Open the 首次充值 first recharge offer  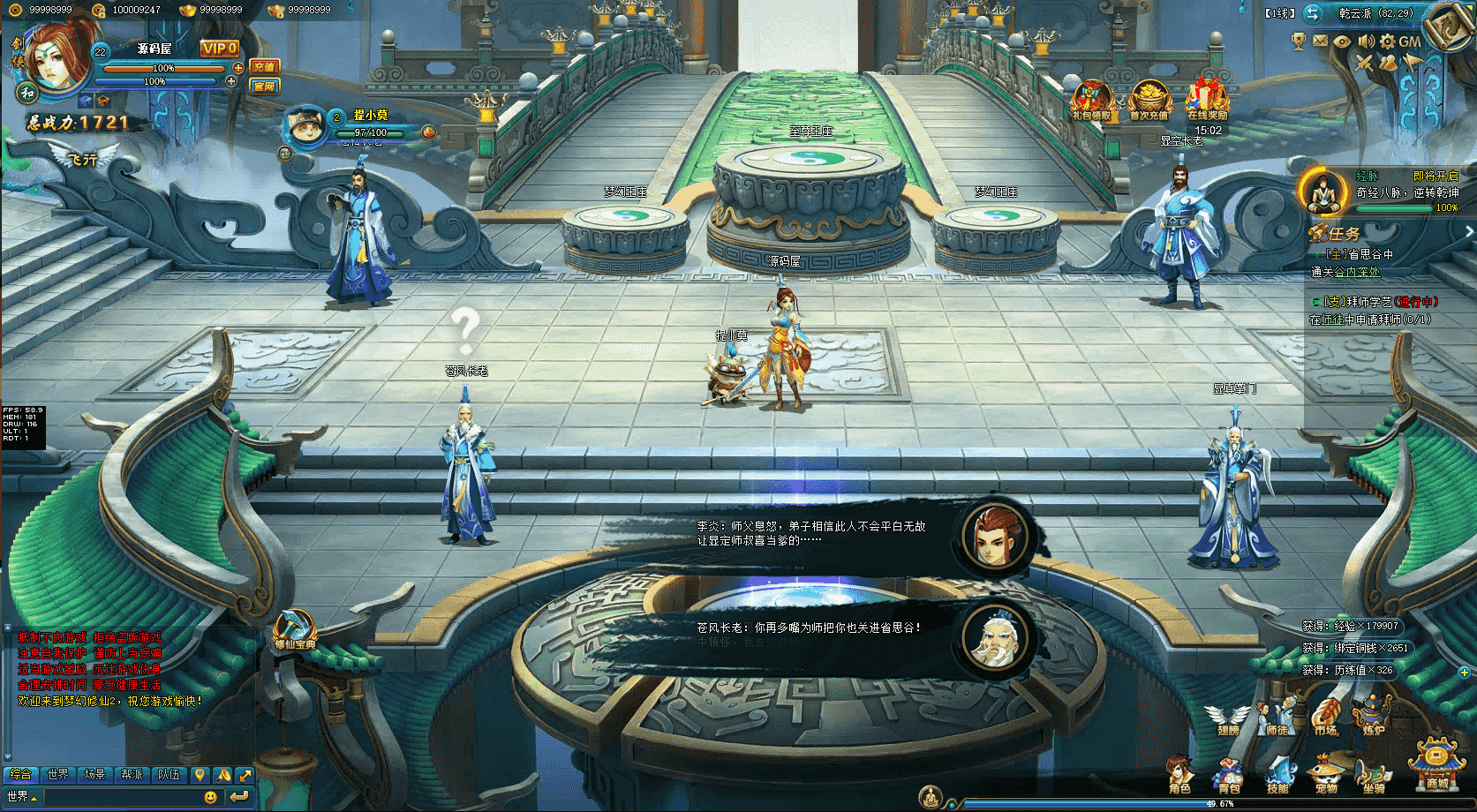pos(1149,100)
